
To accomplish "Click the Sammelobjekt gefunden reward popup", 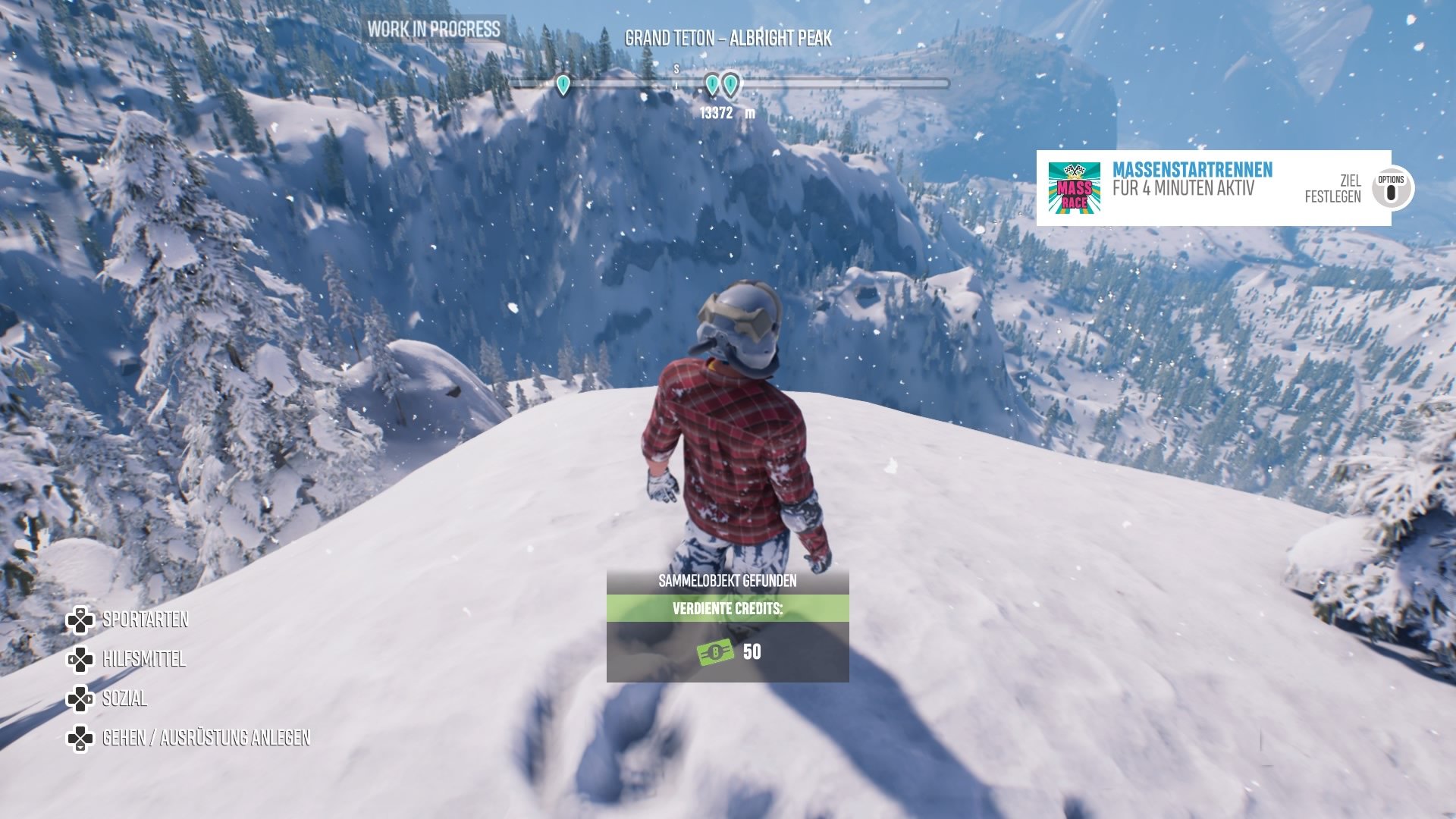I will click(x=727, y=626).
